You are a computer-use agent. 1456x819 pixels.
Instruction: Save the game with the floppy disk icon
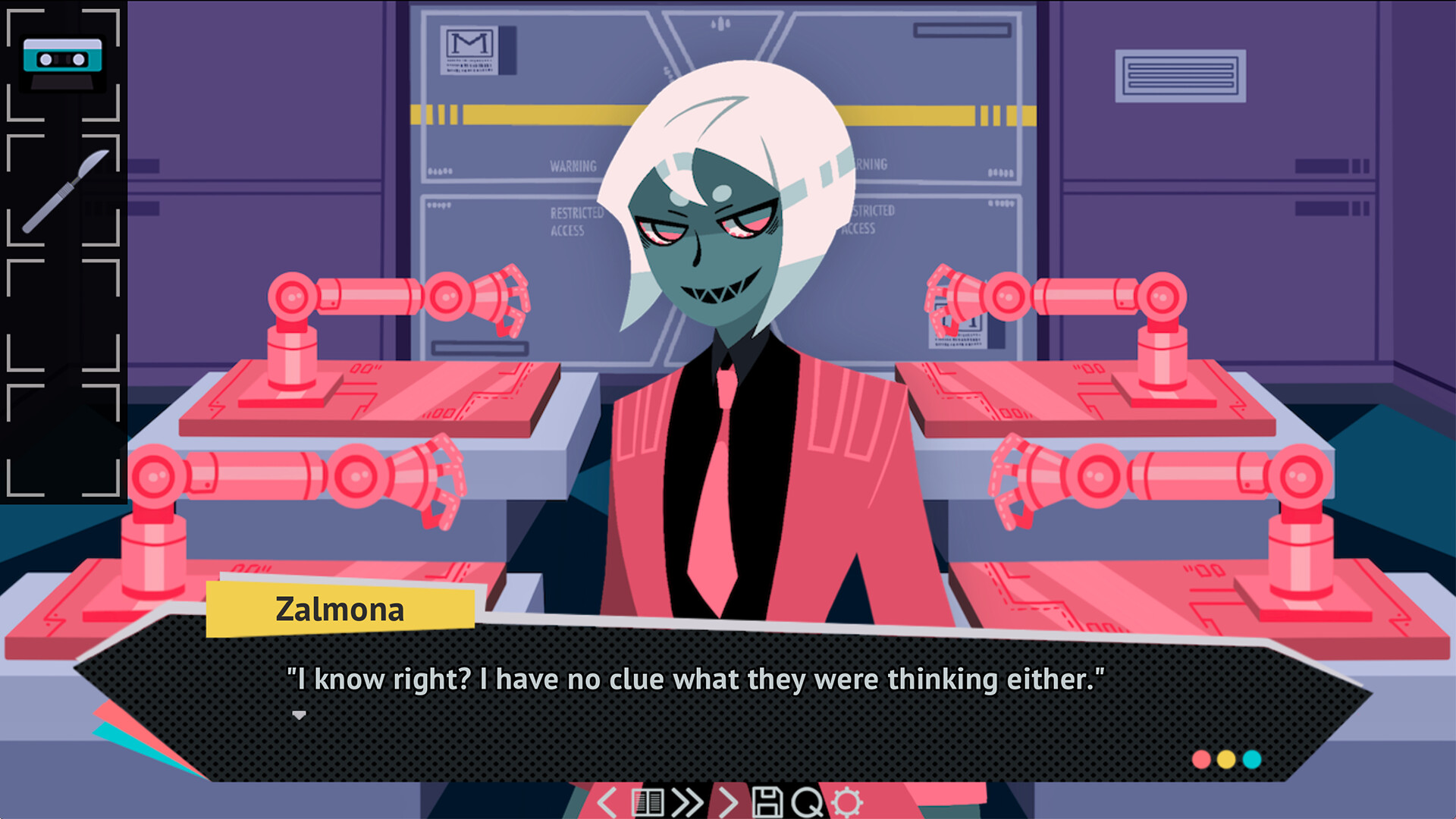768,802
